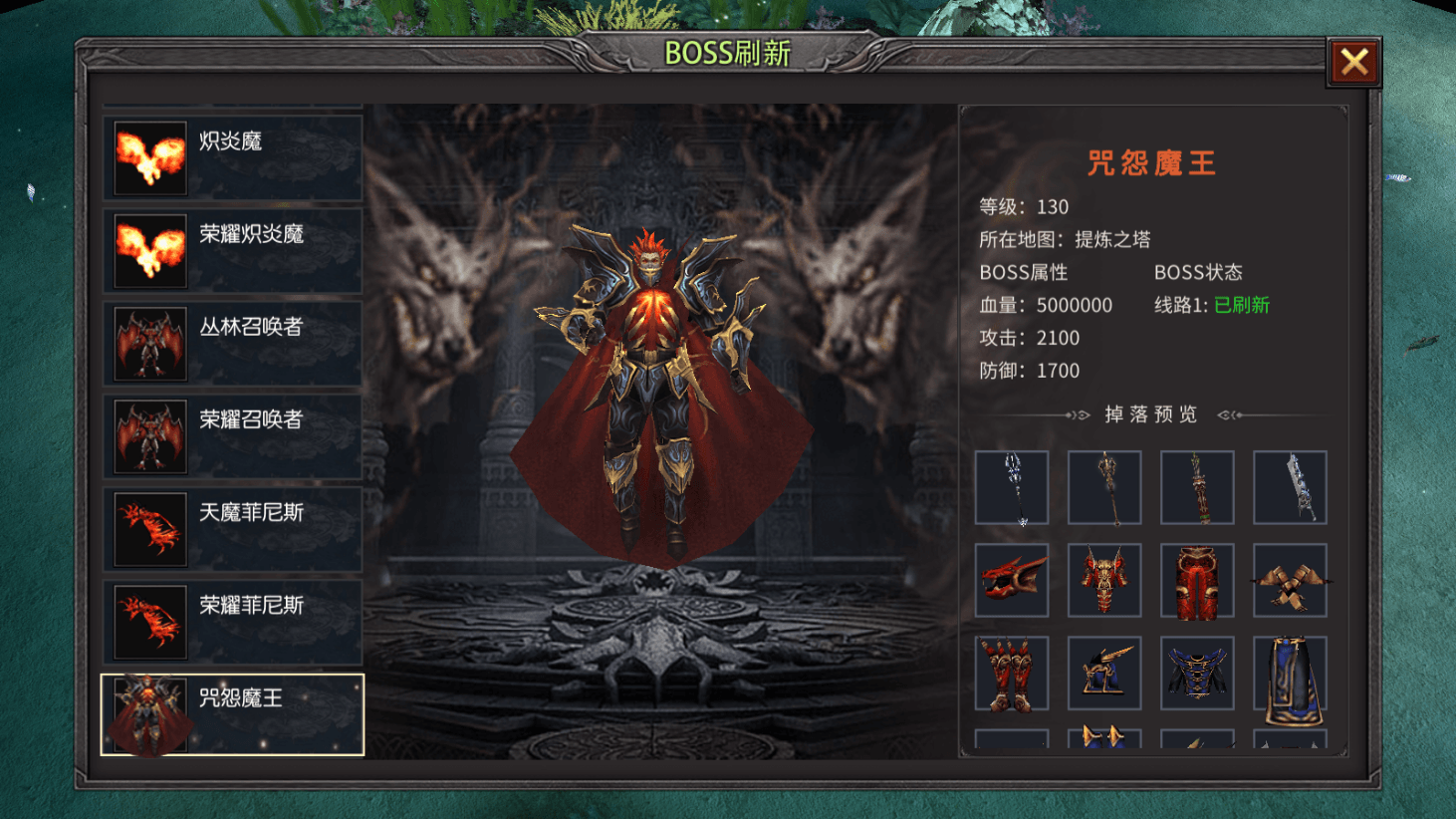Select the 荣耀召唤者 demon icon
The image size is (1456, 819).
point(148,435)
